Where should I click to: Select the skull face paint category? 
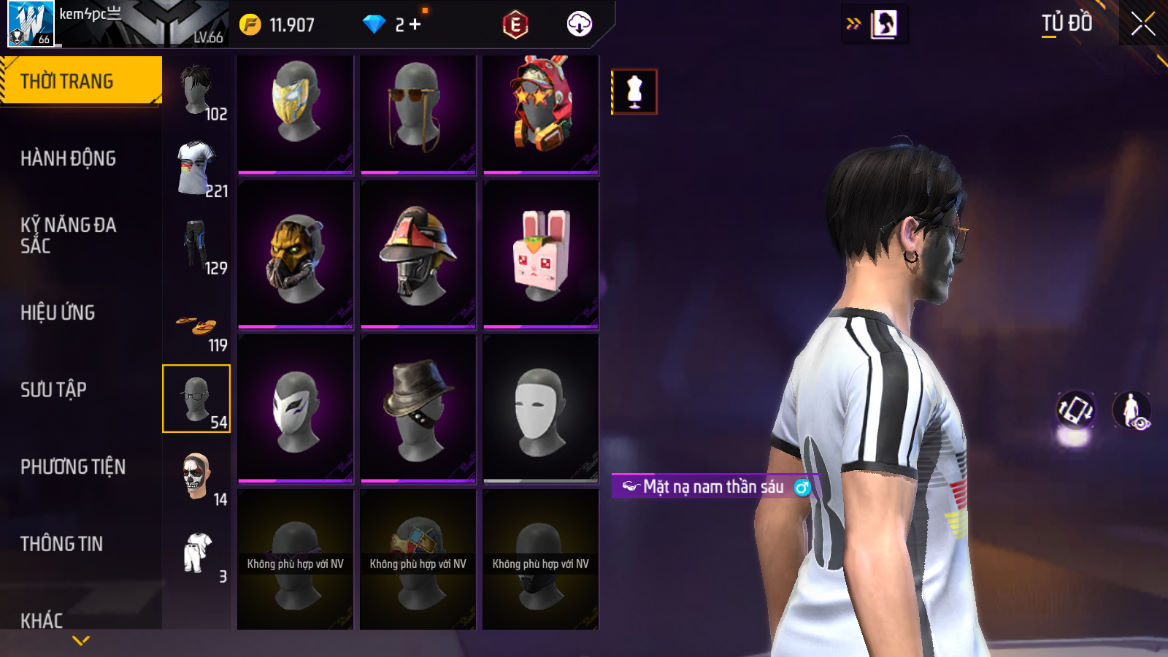tap(197, 476)
